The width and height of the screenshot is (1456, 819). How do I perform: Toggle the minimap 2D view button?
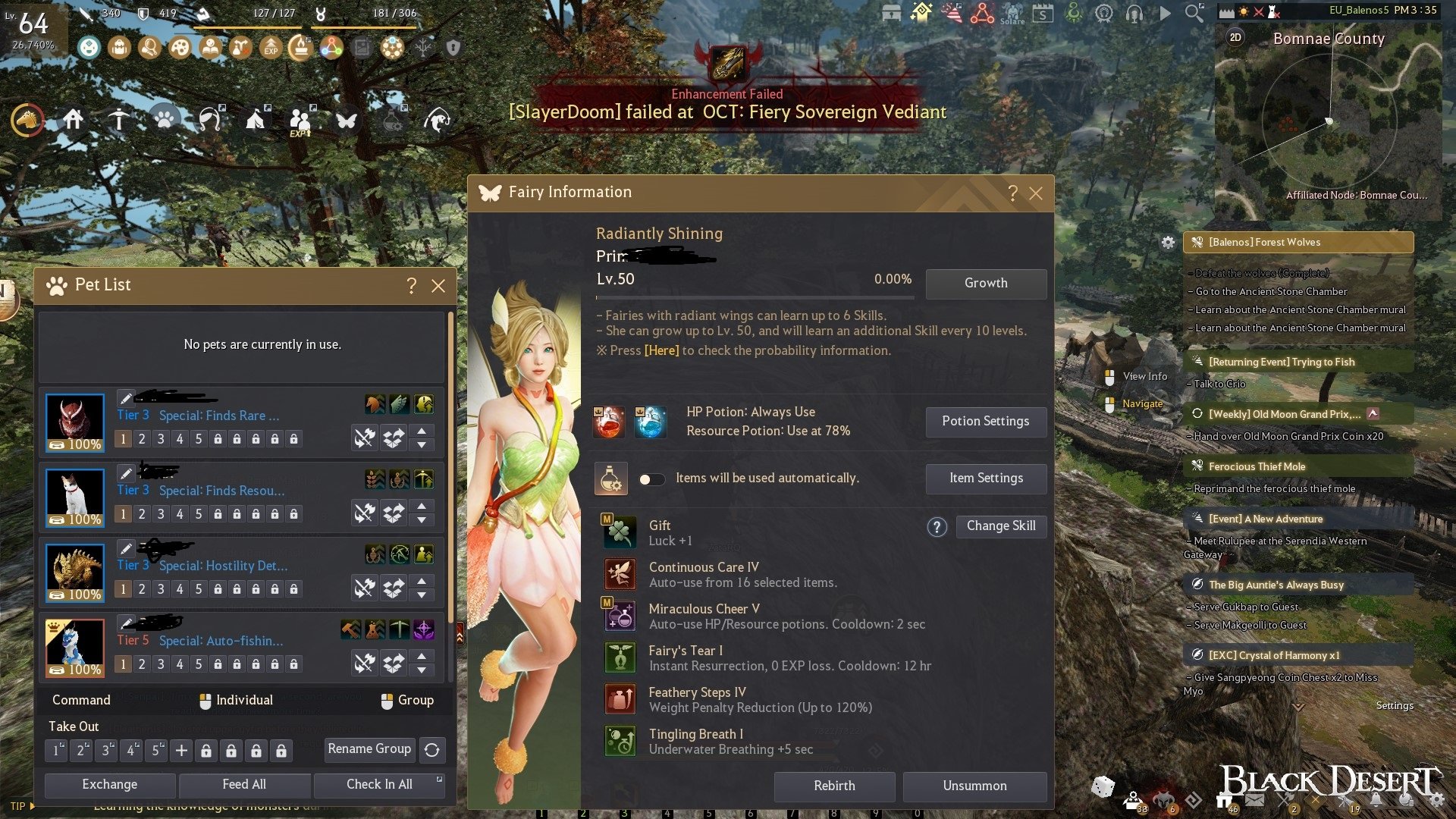[1235, 38]
